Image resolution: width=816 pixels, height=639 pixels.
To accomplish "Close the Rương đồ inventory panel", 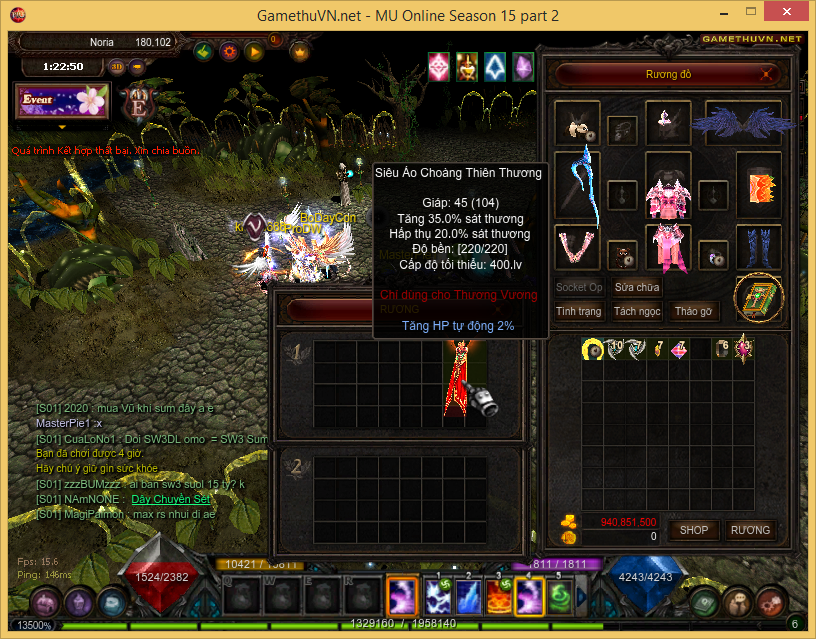I will 767,74.
